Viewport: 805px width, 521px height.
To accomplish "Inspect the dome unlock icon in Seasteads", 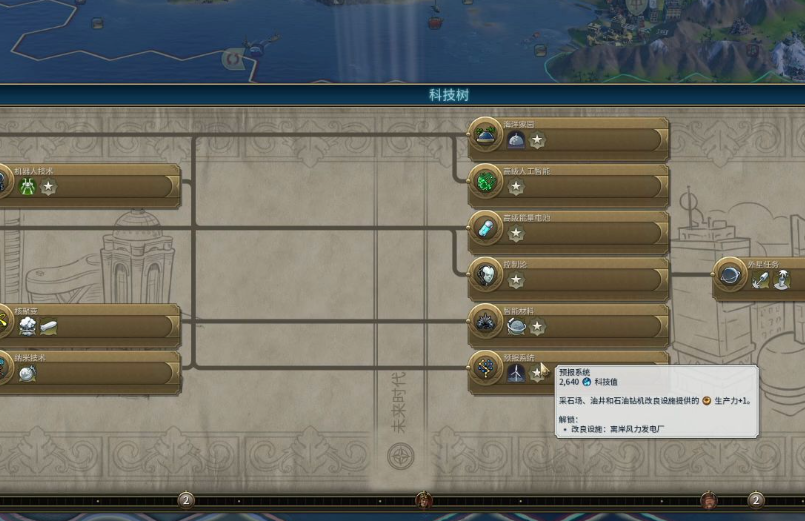I will (516, 140).
